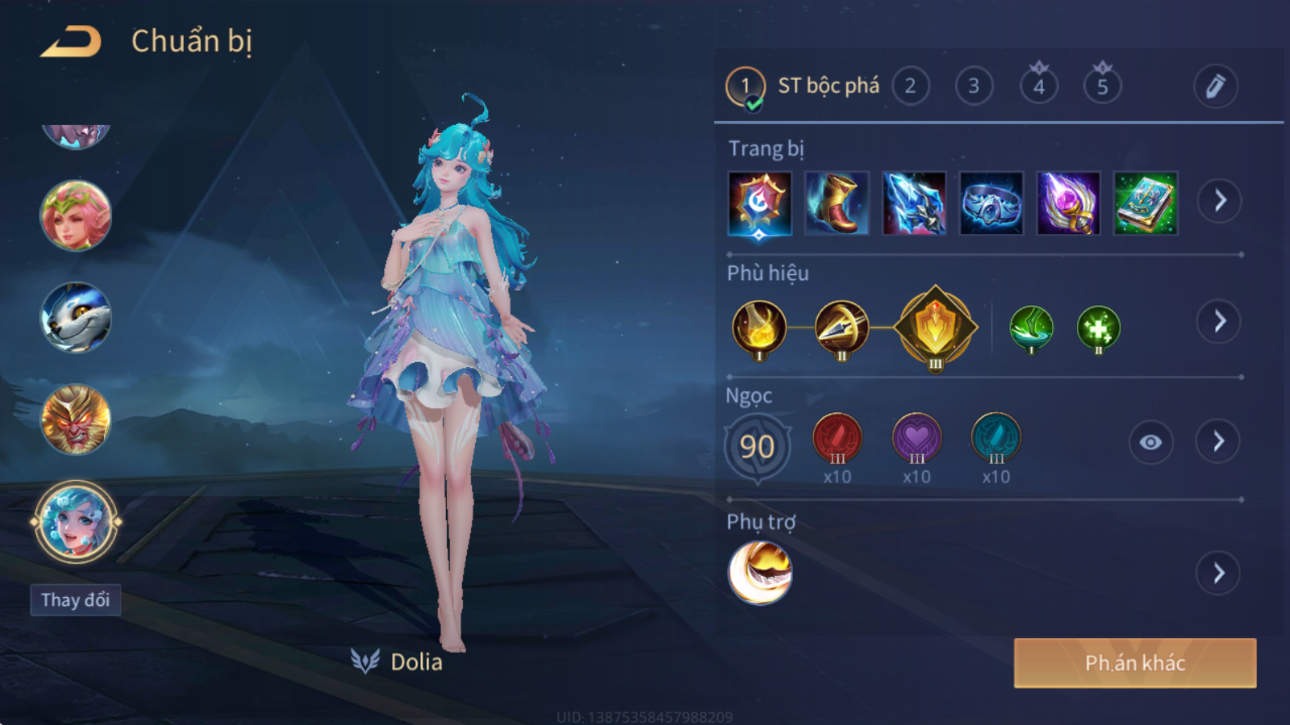Image resolution: width=1290 pixels, height=725 pixels.
Task: Toggle the Ngọc eye view button
Action: pyautogui.click(x=1150, y=442)
